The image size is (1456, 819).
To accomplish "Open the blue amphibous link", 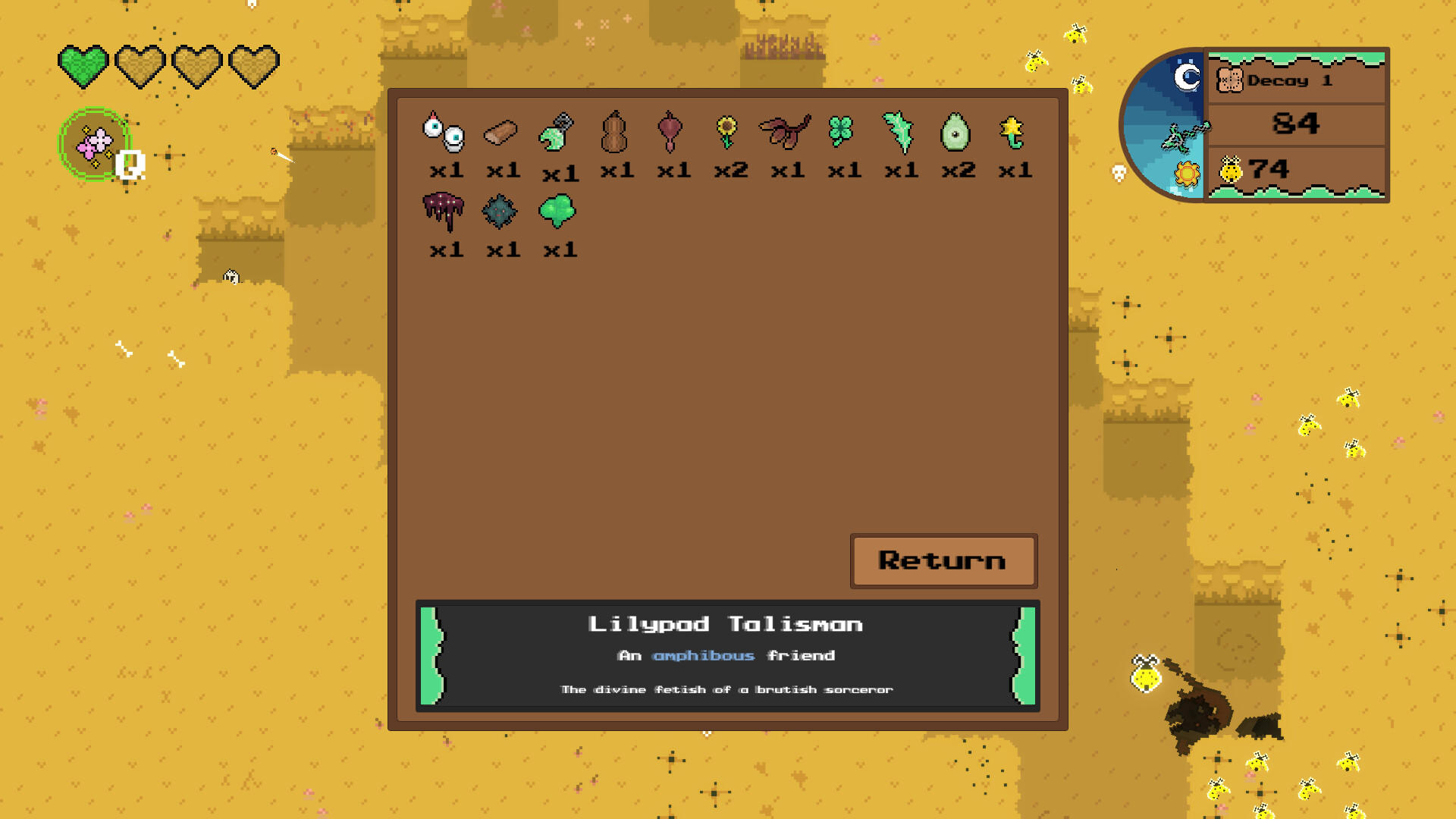I will 704,655.
